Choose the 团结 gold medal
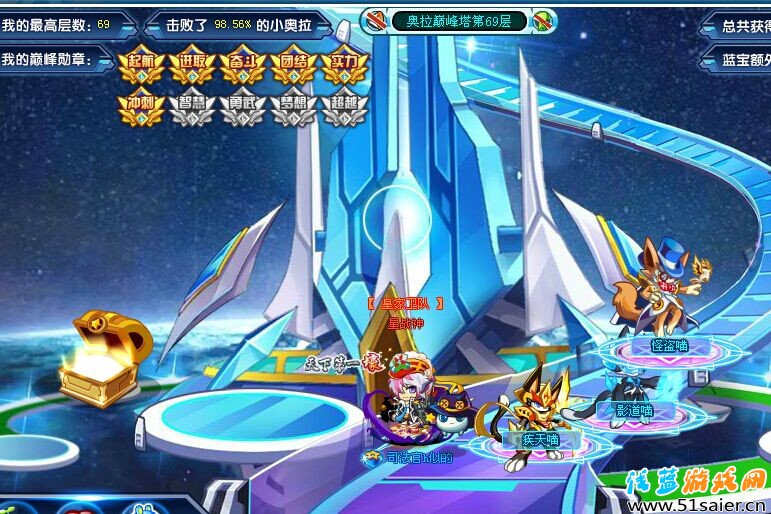Viewport: 771px width, 514px height. [293, 66]
